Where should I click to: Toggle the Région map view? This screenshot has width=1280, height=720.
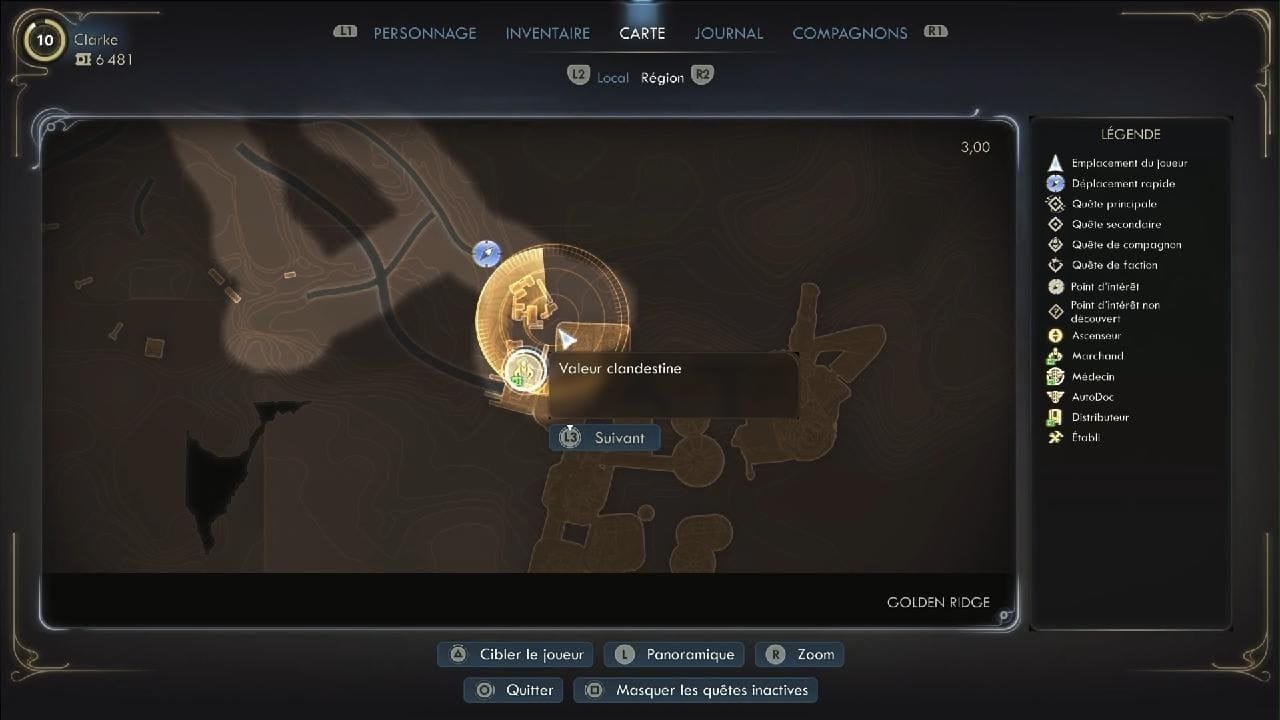click(x=663, y=76)
